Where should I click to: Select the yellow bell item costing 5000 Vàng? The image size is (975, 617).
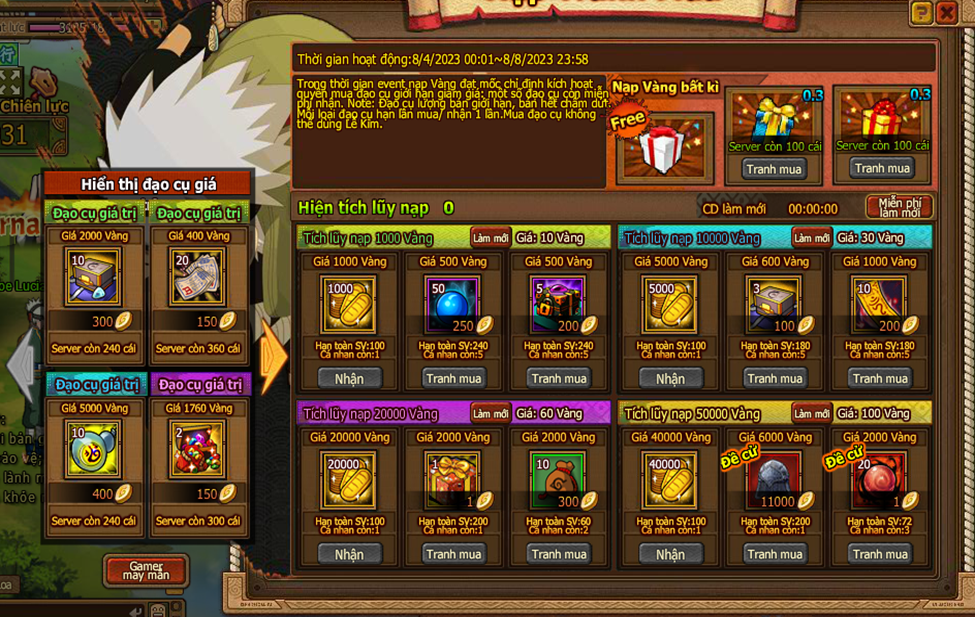pyautogui.click(x=95, y=449)
